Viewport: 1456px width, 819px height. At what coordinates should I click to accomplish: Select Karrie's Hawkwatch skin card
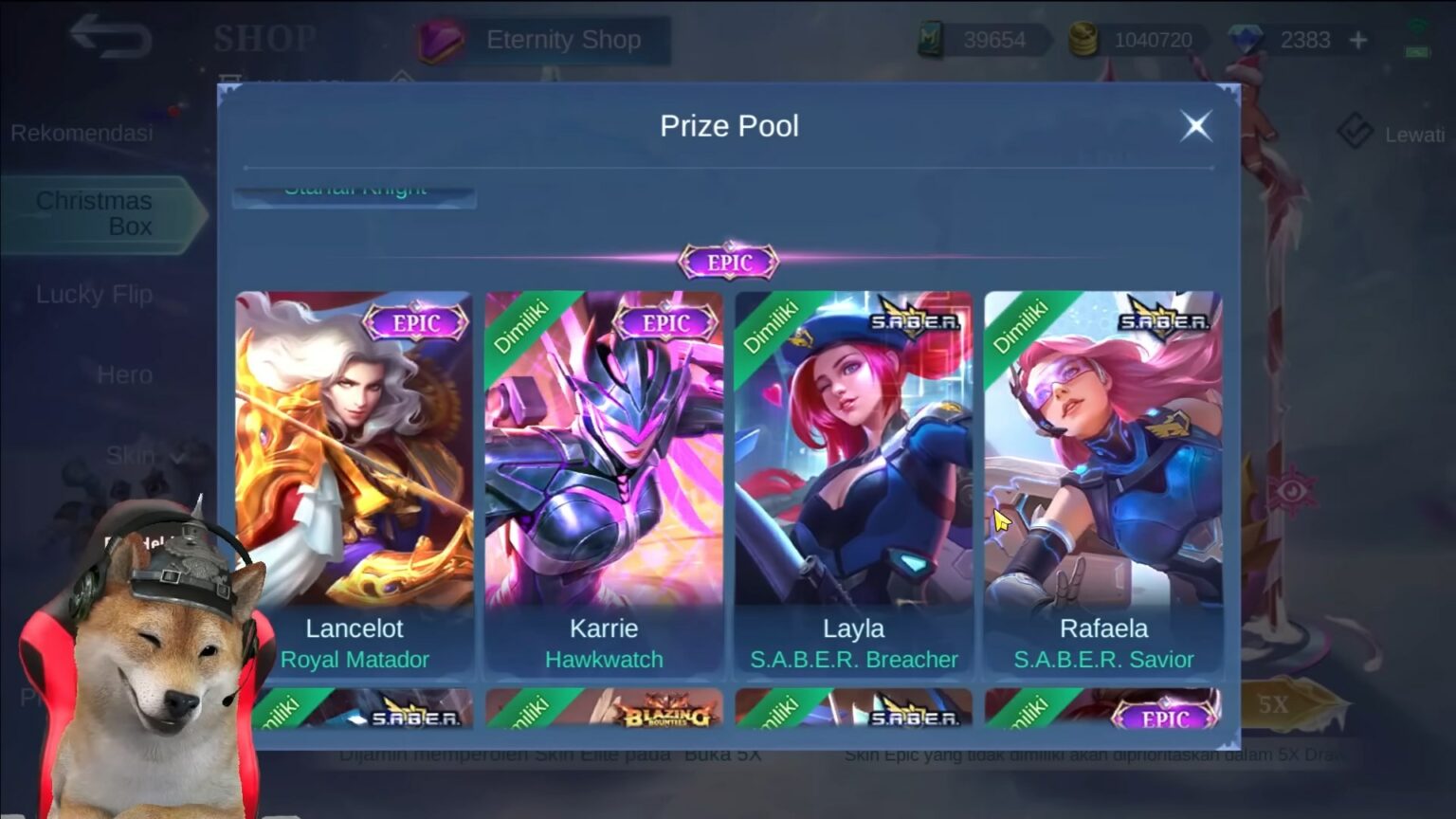coord(604,474)
